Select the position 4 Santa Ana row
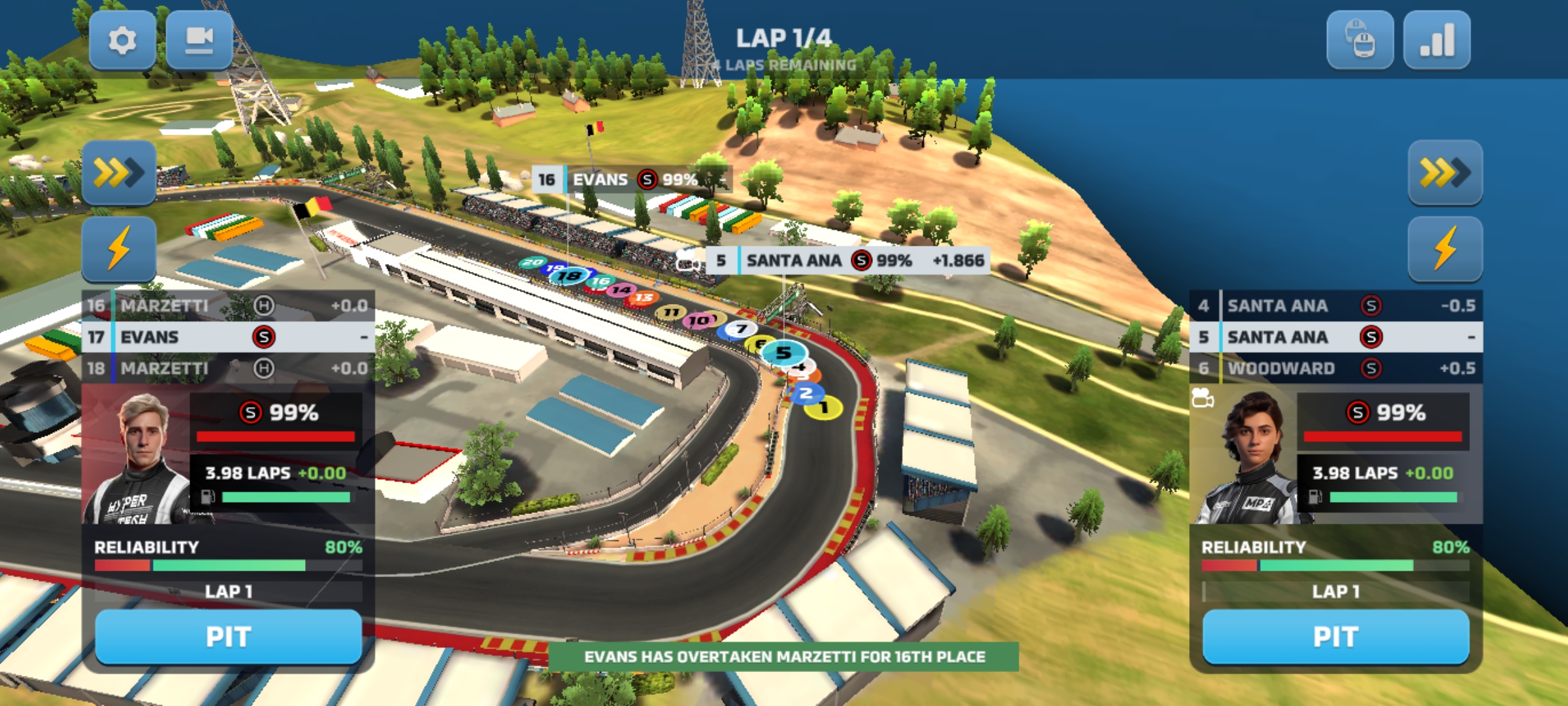This screenshot has height=706, width=1568. coord(1335,305)
